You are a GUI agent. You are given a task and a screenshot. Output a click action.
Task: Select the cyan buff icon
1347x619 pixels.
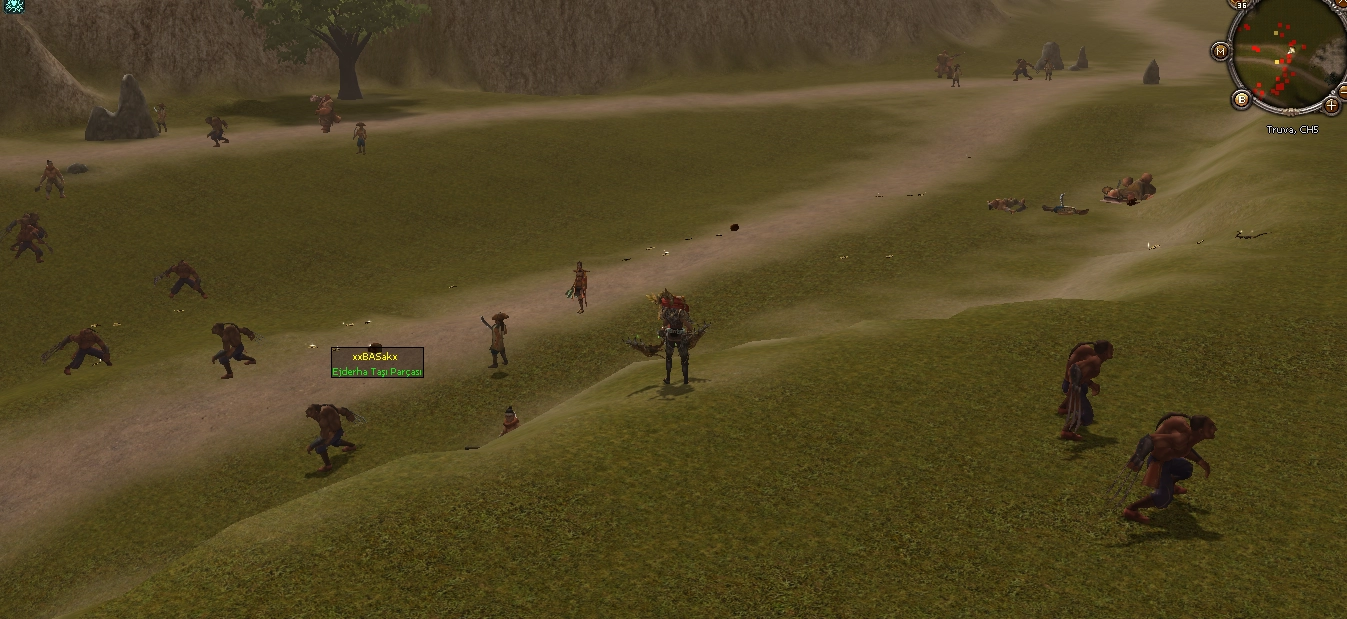[13, 6]
